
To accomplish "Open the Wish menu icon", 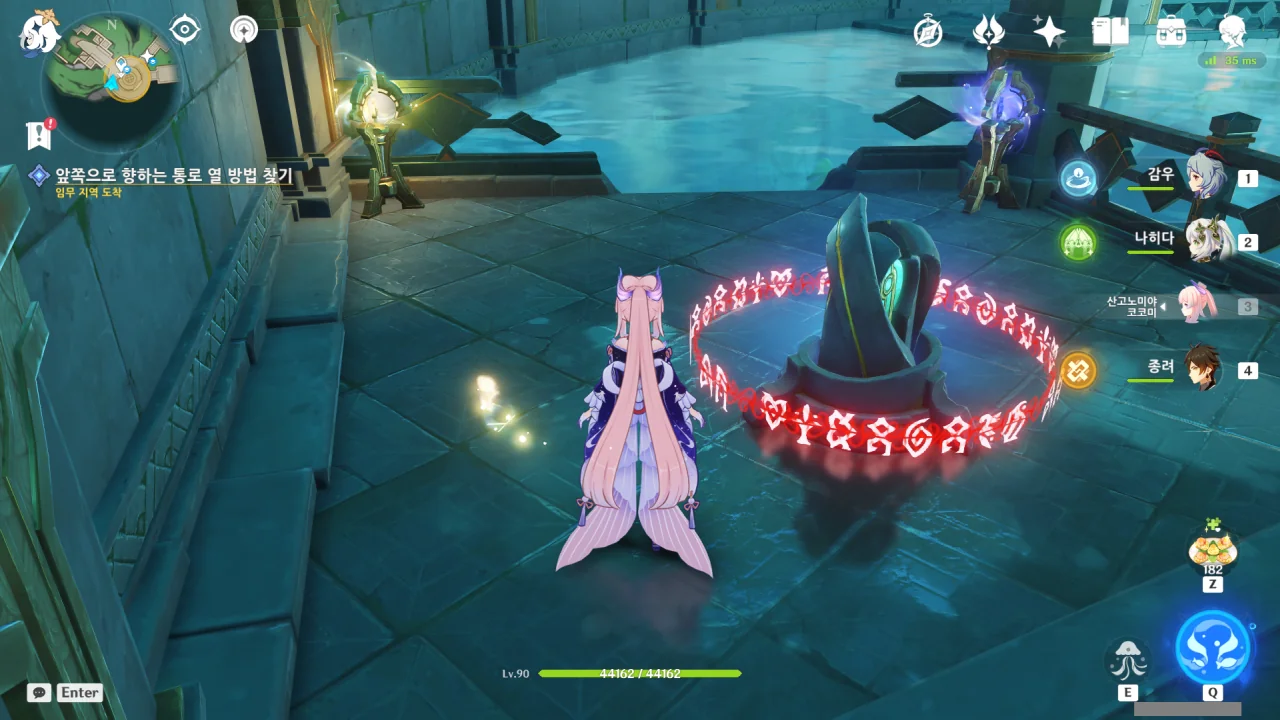I will click(x=988, y=33).
